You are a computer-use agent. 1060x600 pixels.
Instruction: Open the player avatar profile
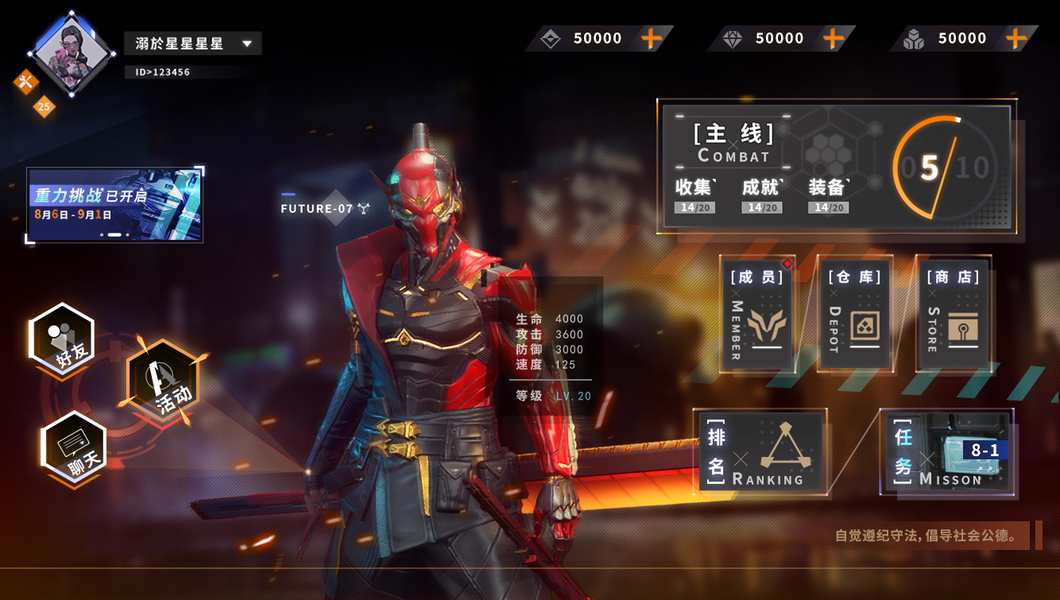[x=69, y=53]
